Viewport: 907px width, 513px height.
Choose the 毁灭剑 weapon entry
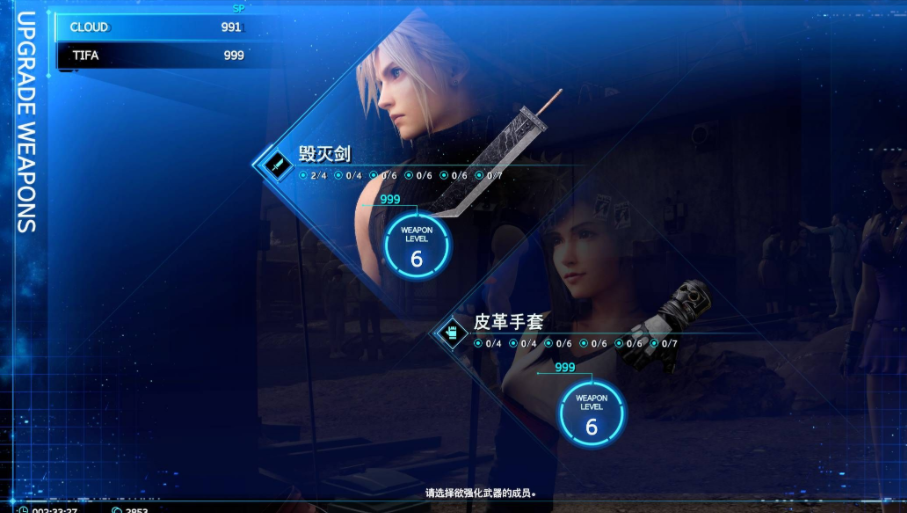tap(325, 154)
